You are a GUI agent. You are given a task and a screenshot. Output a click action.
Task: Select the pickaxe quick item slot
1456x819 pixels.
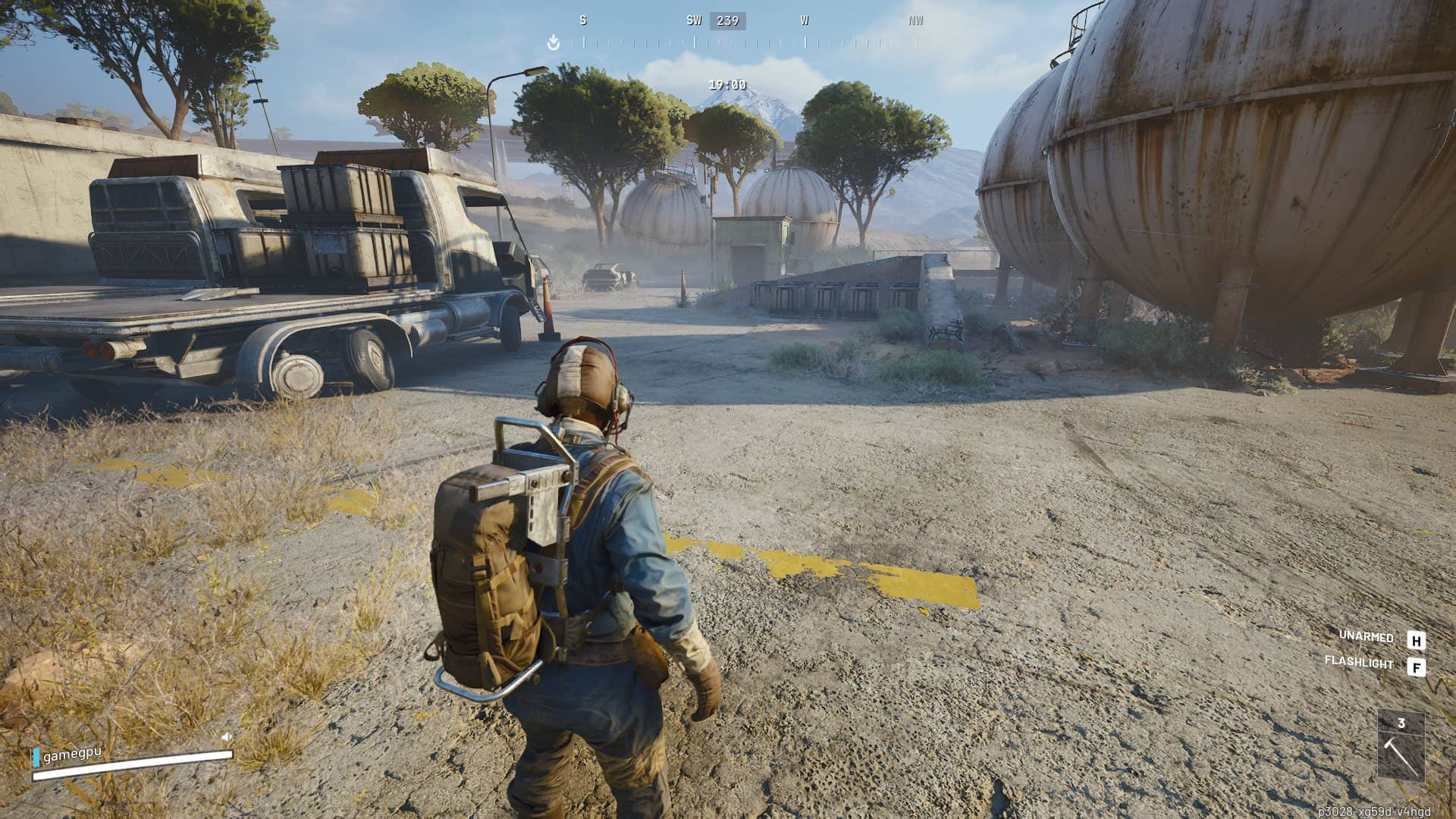1401,747
